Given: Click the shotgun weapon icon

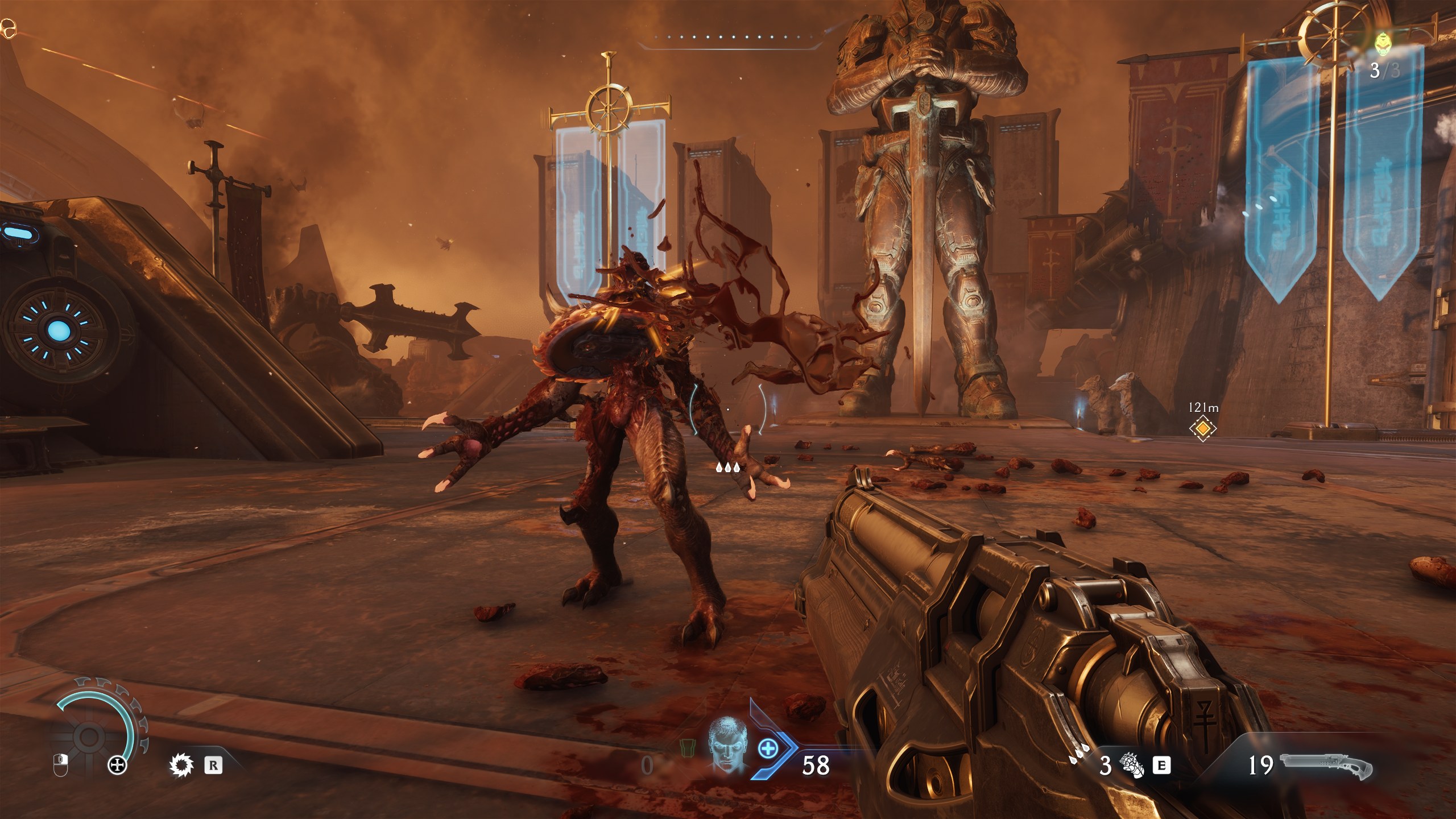Looking at the screenshot, I should coord(1325,766).
